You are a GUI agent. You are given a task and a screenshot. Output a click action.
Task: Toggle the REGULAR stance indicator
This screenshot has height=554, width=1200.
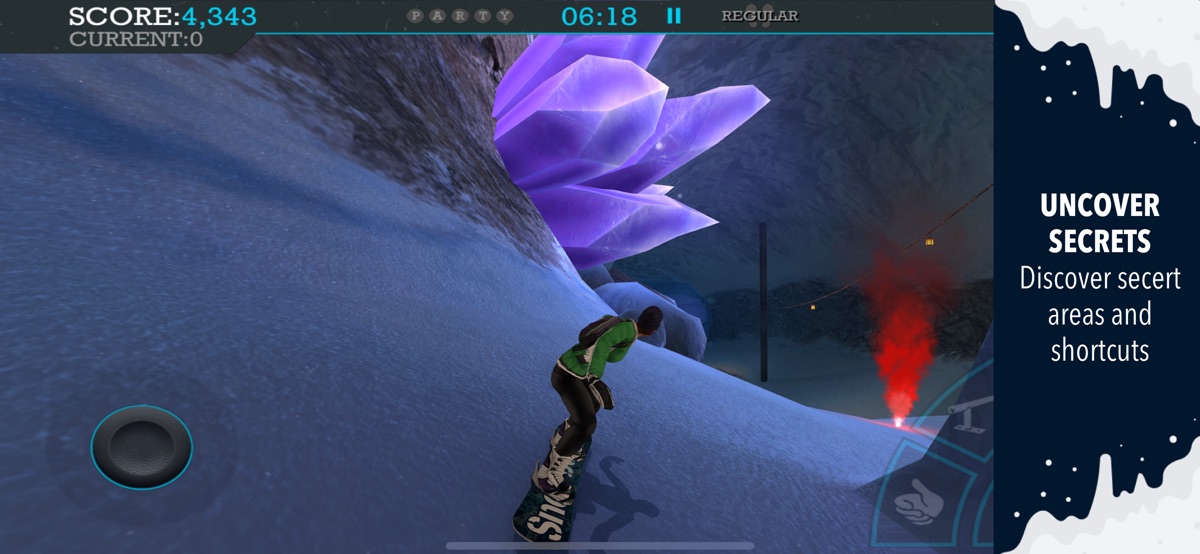click(x=760, y=16)
